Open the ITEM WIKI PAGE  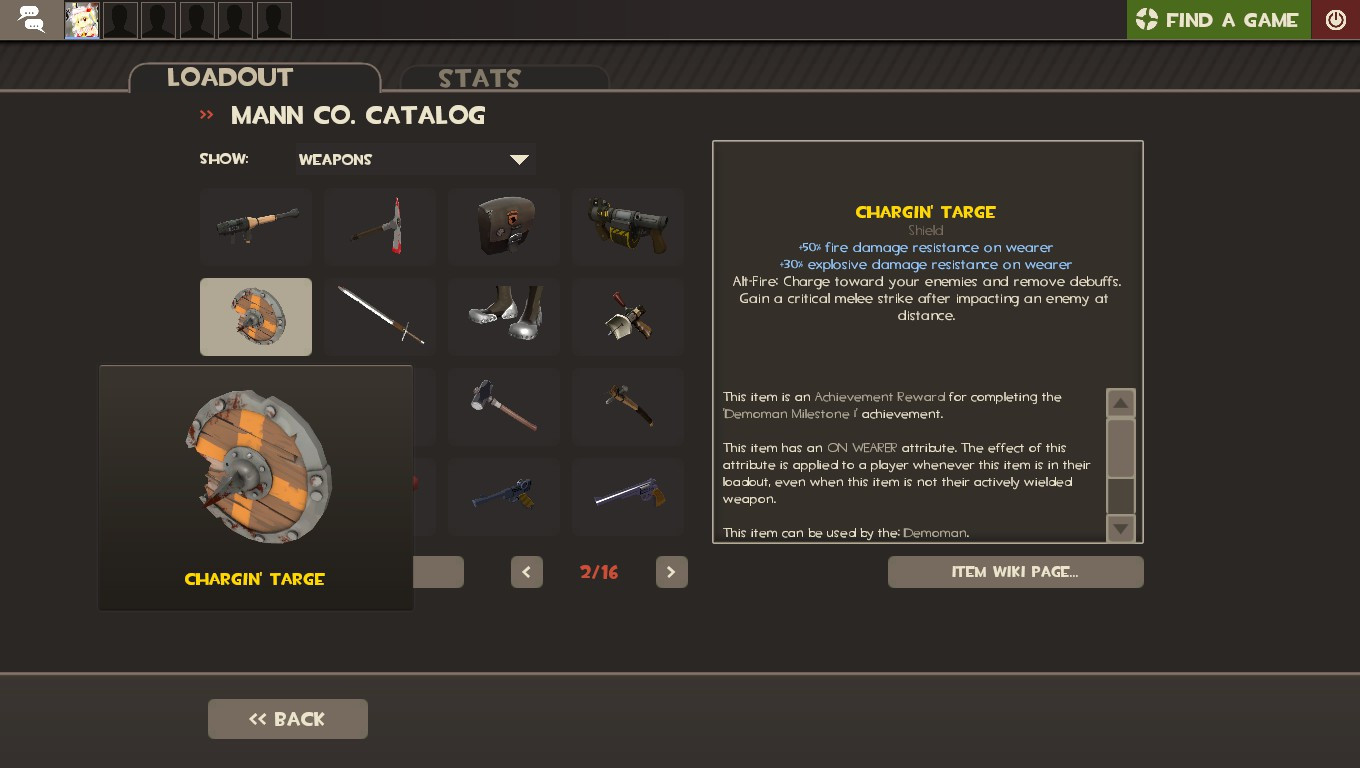pos(1015,572)
